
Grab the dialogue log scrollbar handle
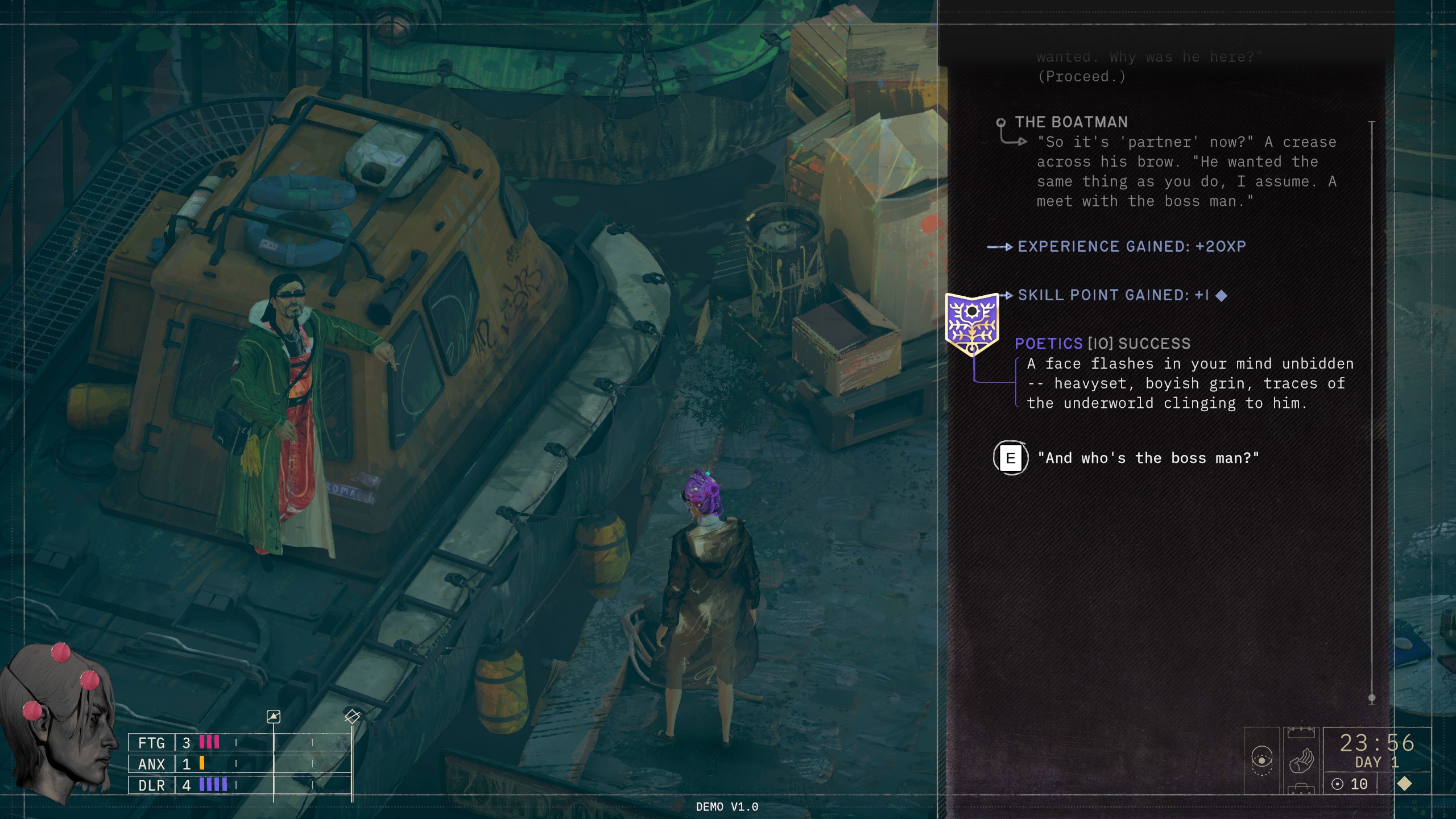coord(1372,698)
